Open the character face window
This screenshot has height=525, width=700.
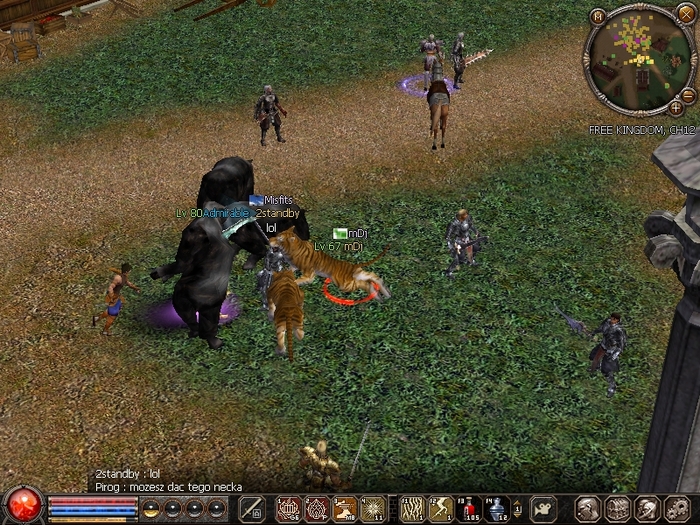[x=589, y=508]
